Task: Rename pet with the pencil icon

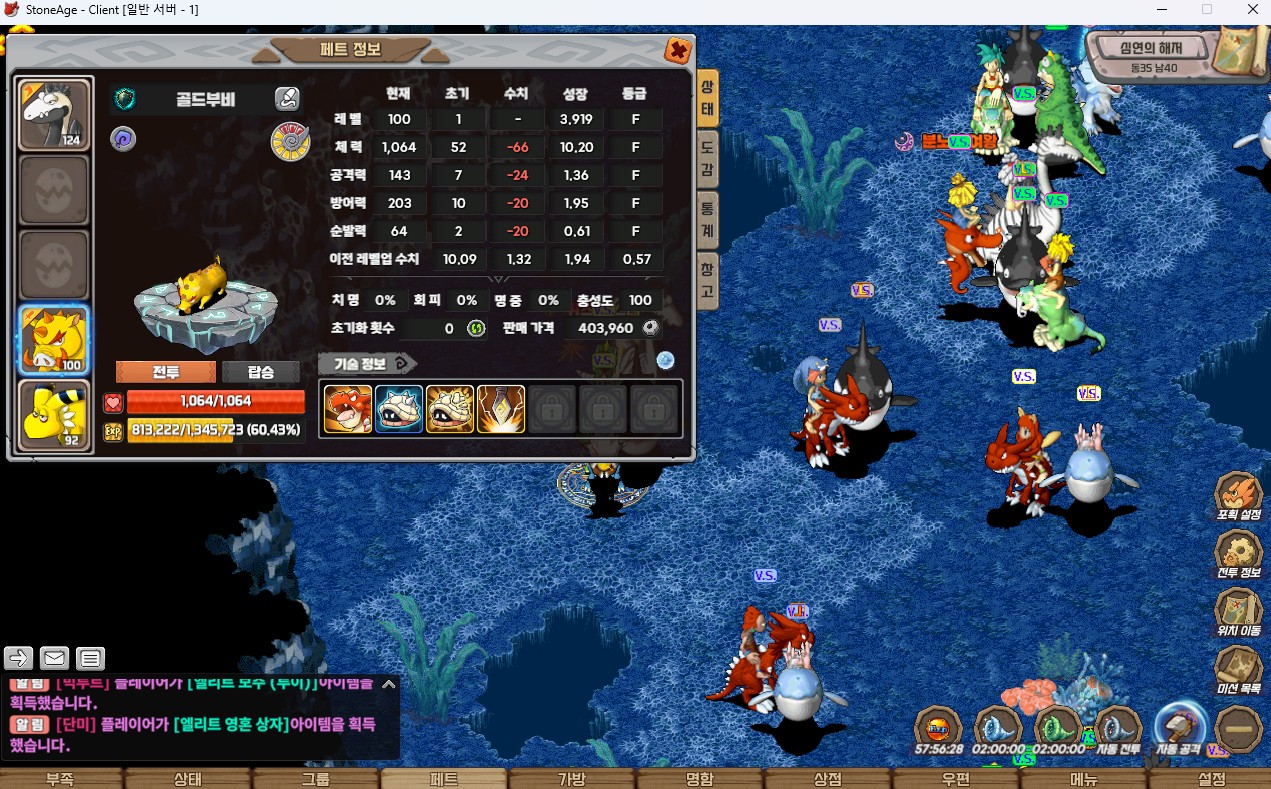Action: pos(287,98)
